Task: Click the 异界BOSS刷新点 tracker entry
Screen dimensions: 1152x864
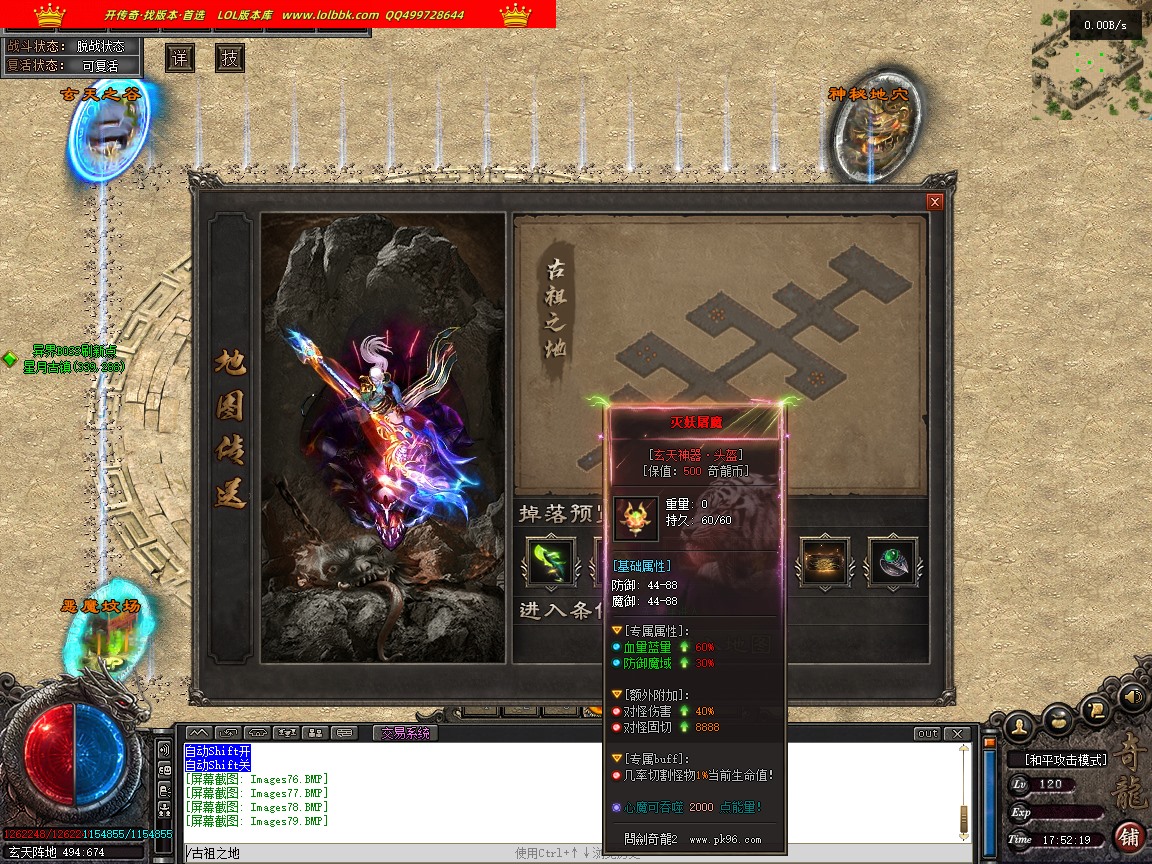Action: (74, 351)
